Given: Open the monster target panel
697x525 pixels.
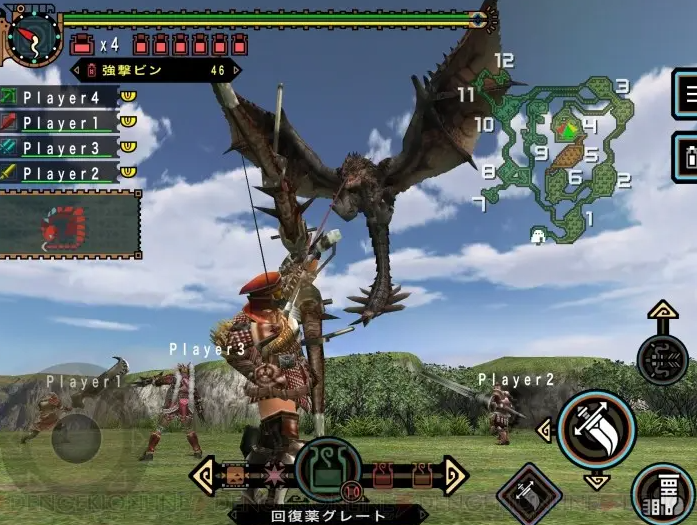Looking at the screenshot, I should click(70, 226).
